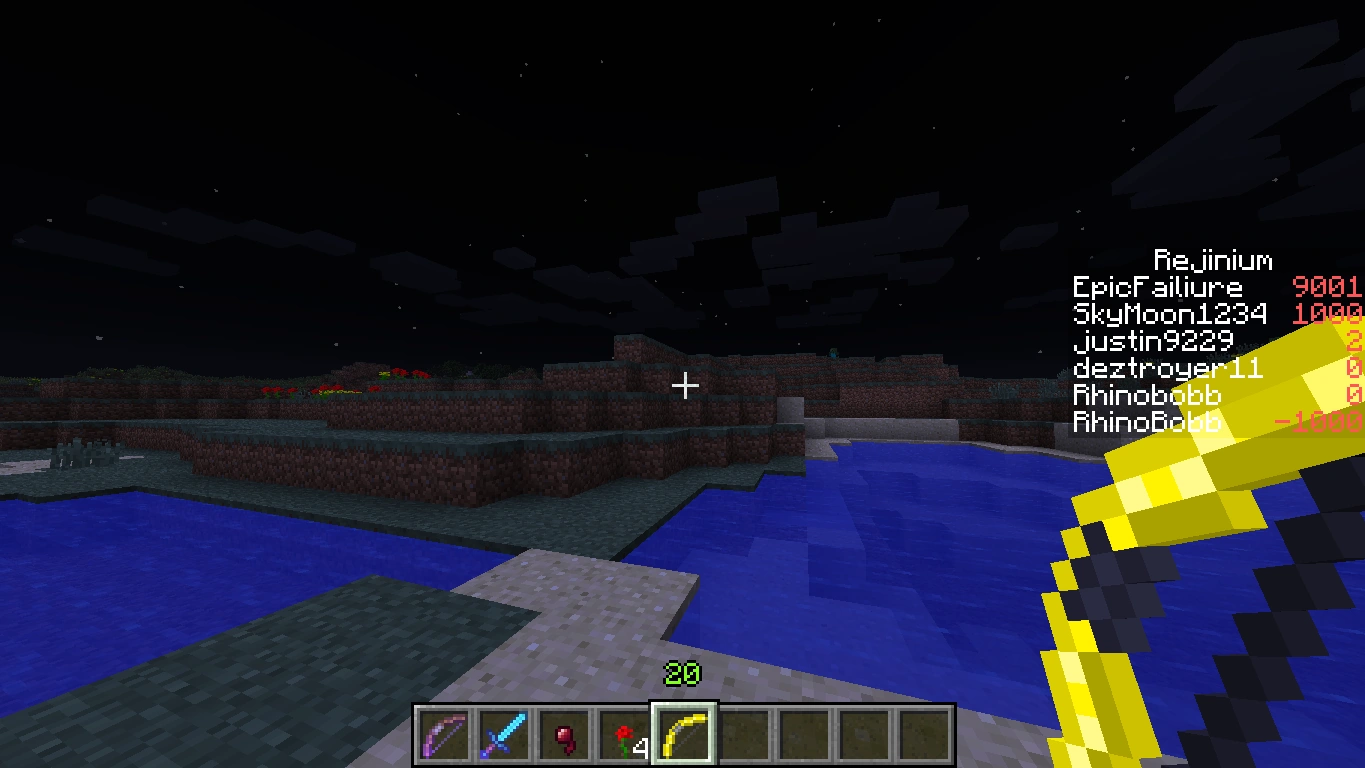Click the Rejinium scoreboard title

1213,260
